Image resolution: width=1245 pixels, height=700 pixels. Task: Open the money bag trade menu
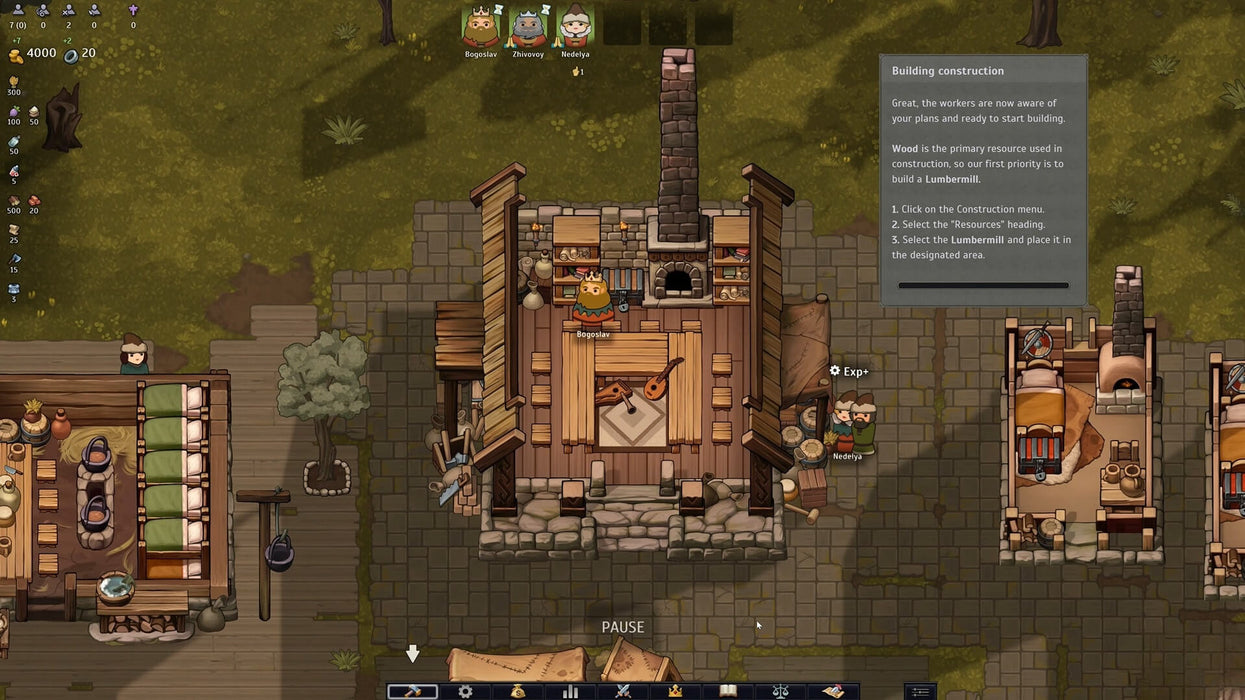518,691
